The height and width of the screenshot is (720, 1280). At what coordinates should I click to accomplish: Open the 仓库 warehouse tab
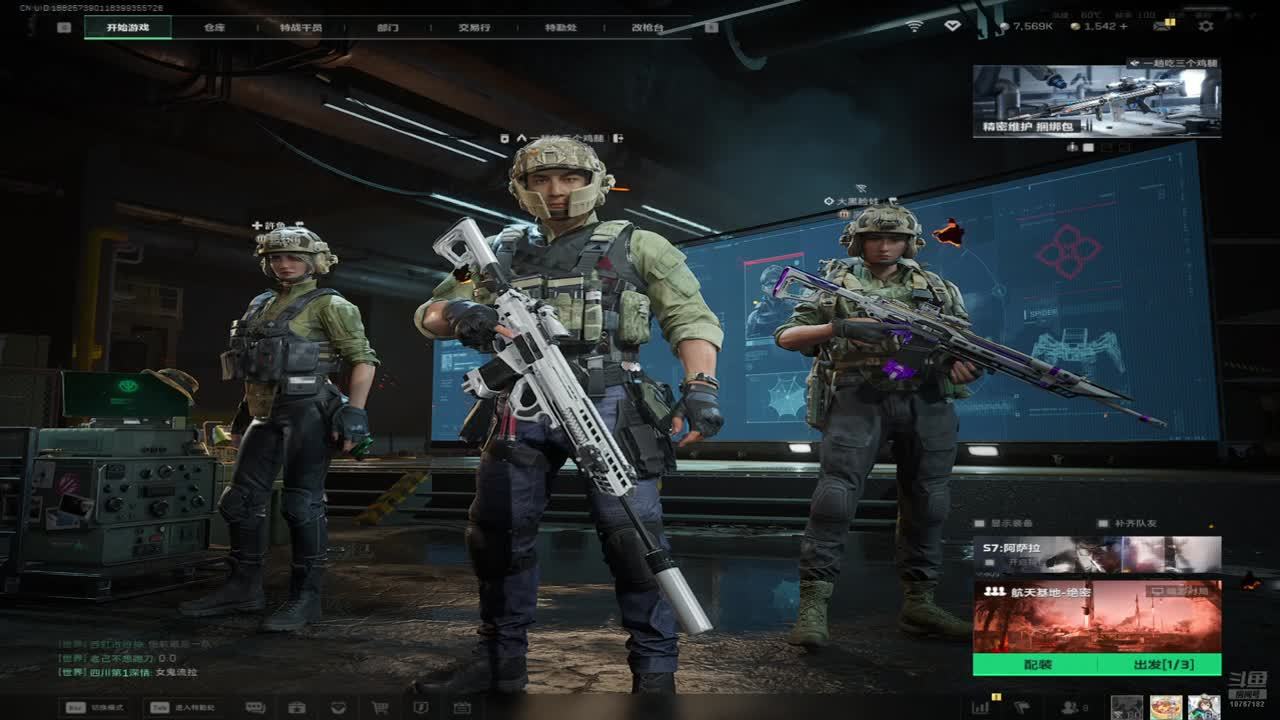(x=215, y=27)
